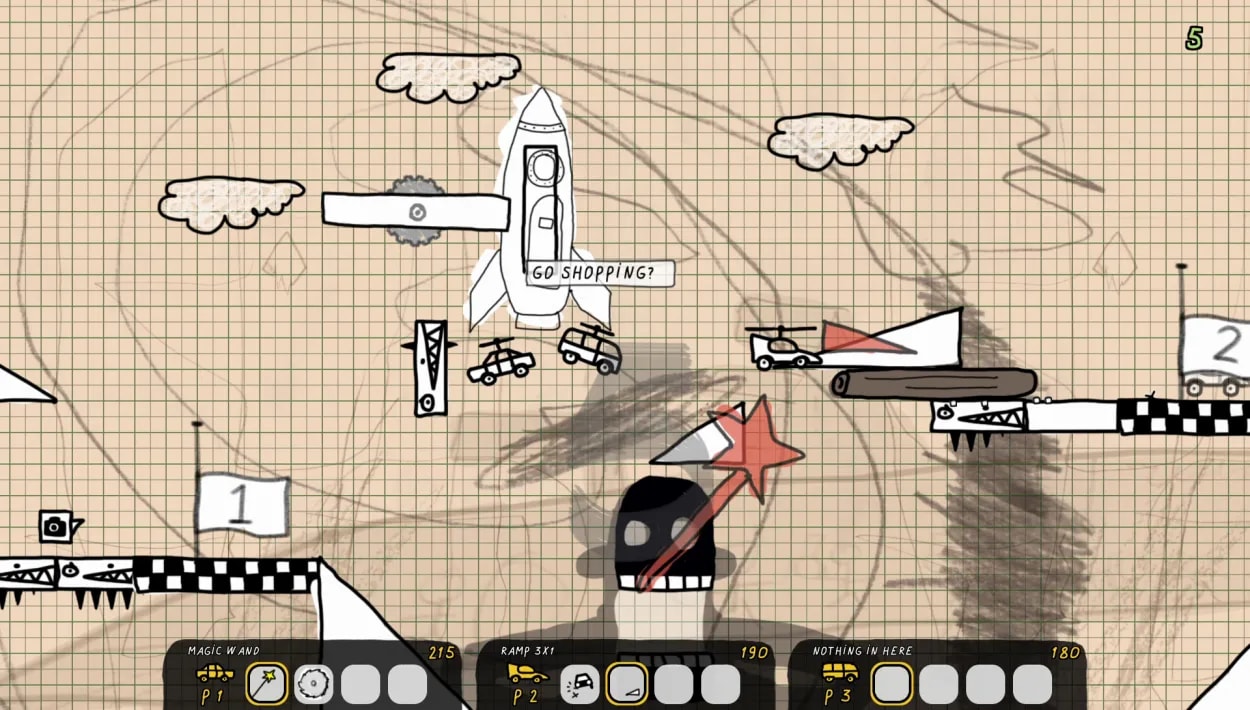Select the sawblade item in P1's inventory
This screenshot has width=1250, height=710.
tap(314, 684)
